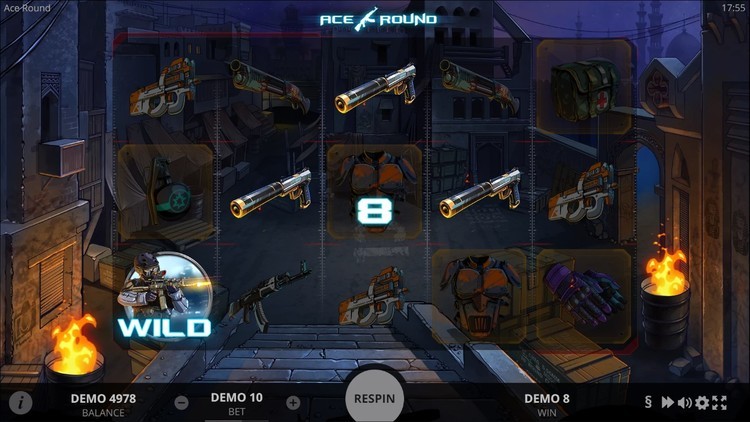Screen dimensions: 750x422
Task: Mute the sound via speaker icon
Action: pos(684,403)
